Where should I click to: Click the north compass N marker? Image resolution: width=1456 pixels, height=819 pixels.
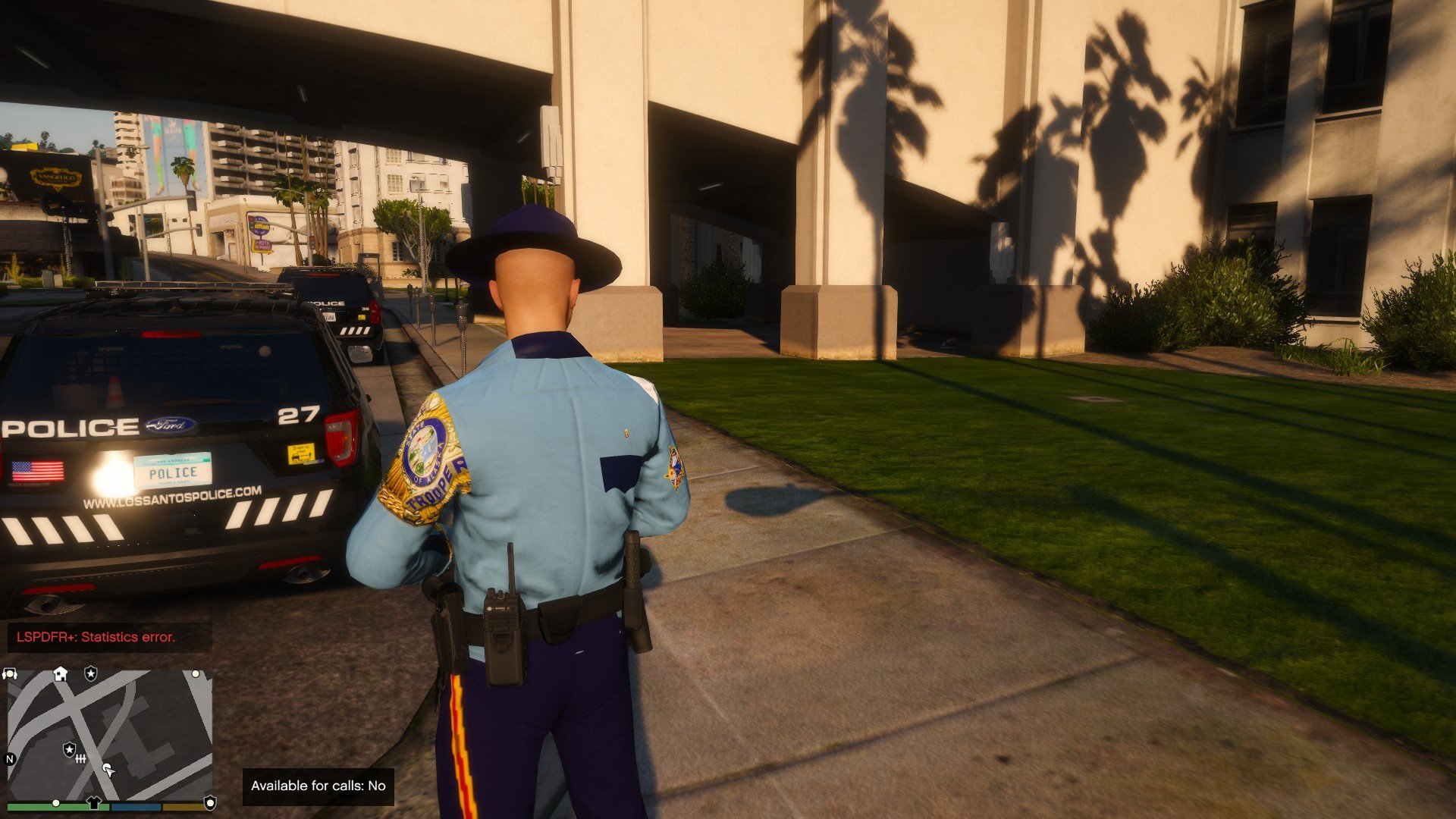click(11, 758)
